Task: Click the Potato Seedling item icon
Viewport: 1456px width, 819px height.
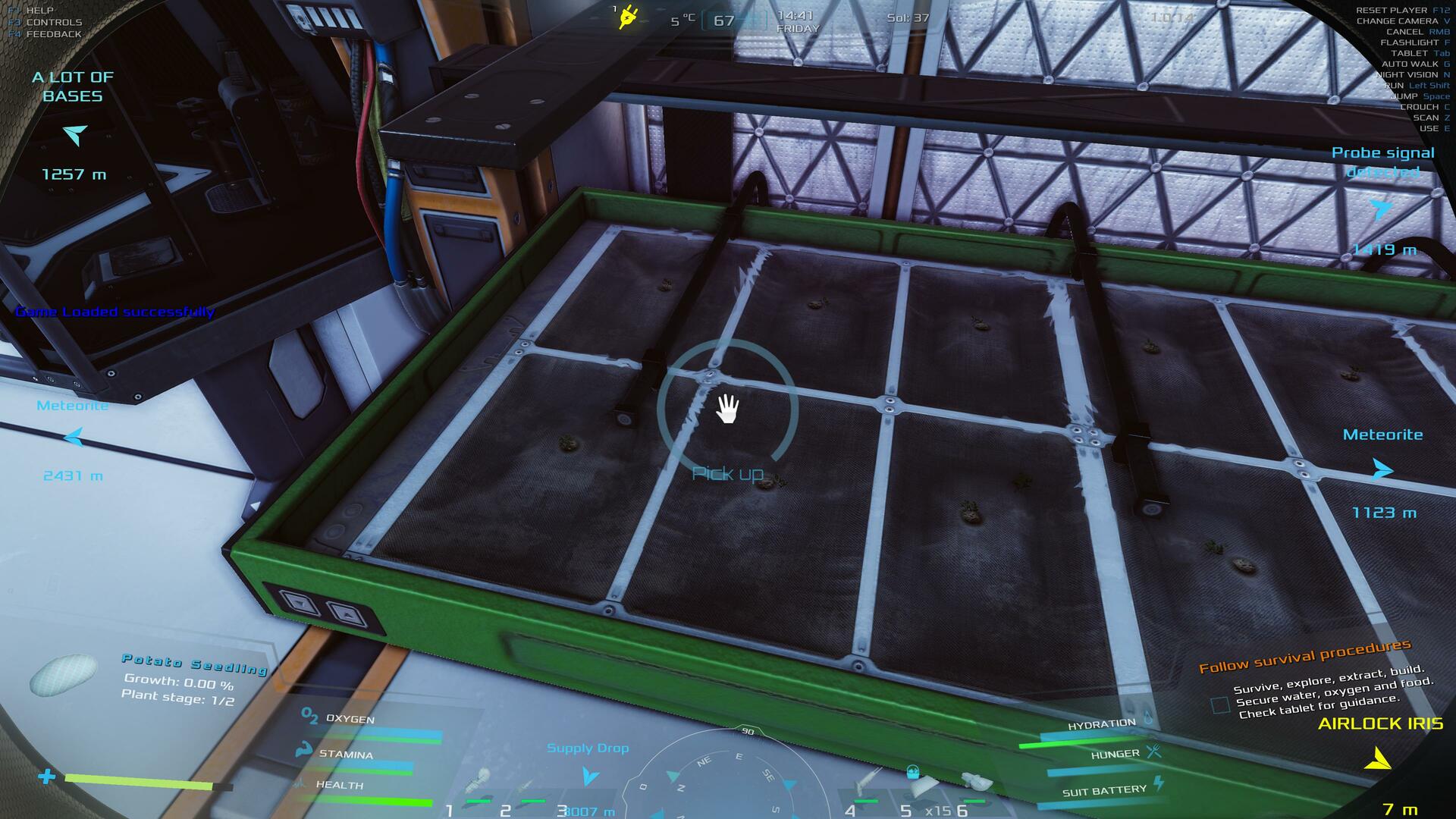Action: [64, 673]
